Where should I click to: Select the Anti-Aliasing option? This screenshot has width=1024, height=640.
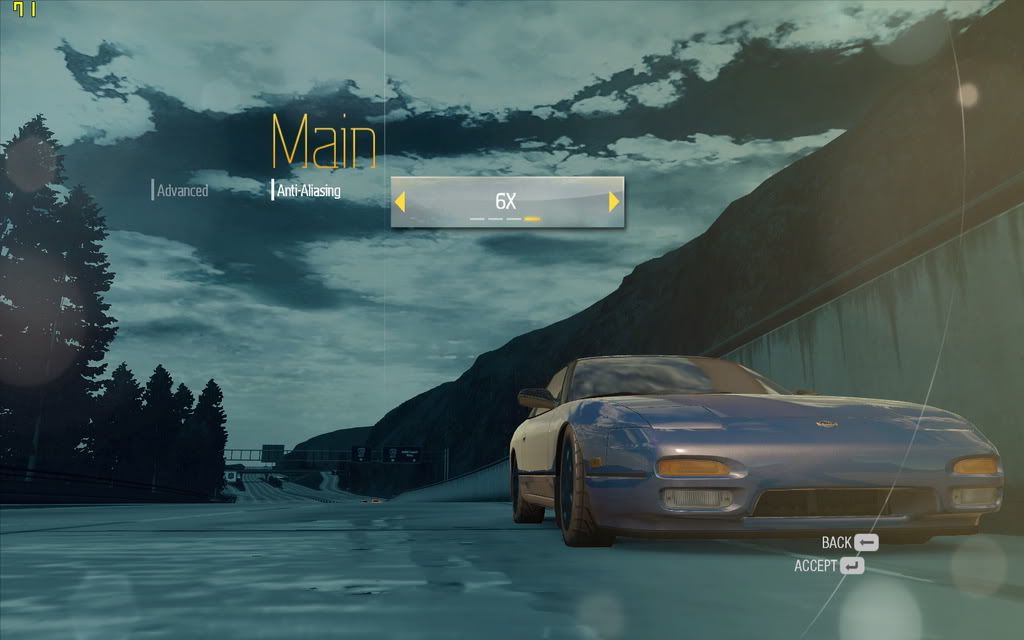click(x=308, y=190)
